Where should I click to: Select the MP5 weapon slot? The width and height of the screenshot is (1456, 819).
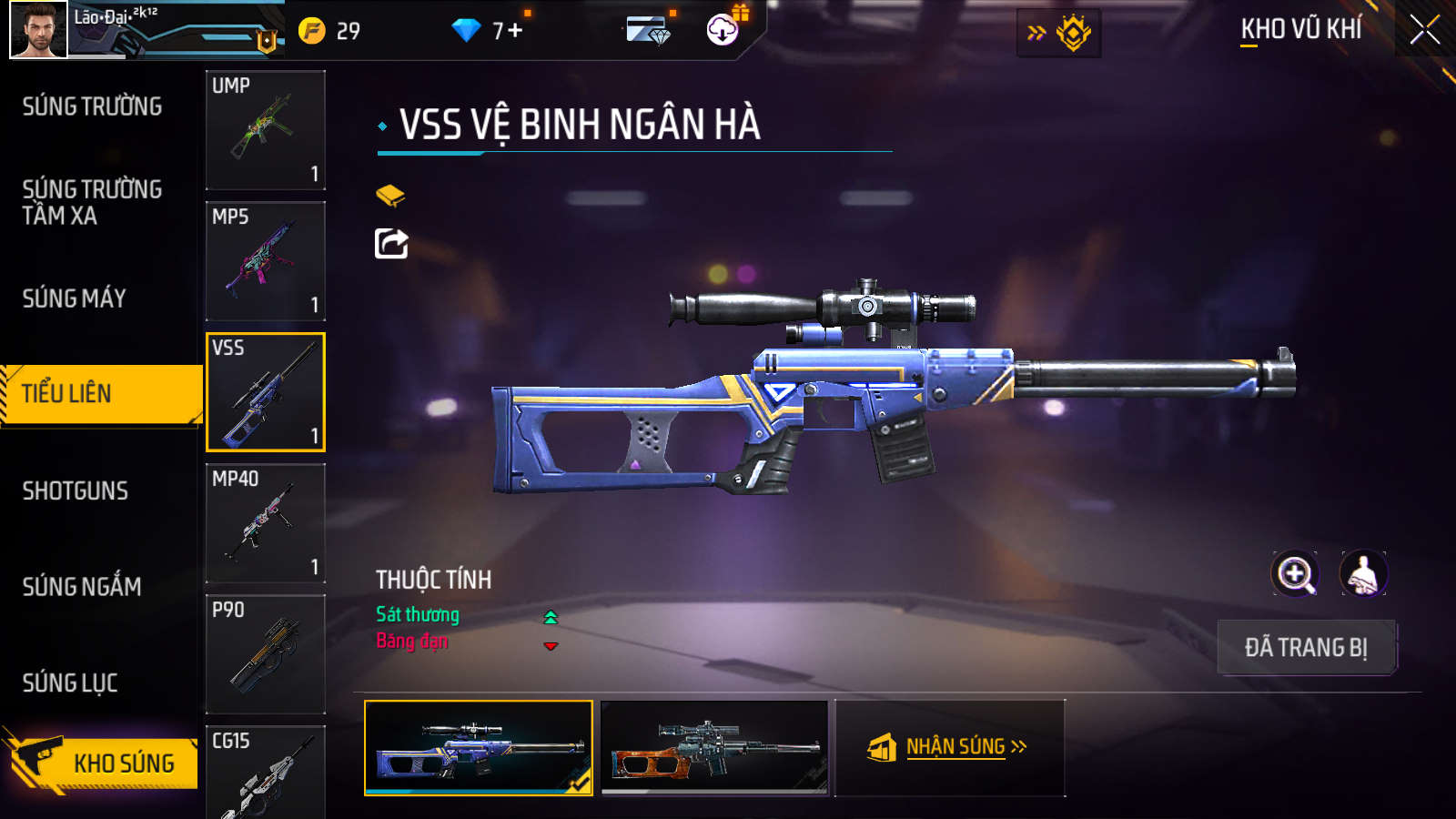pyautogui.click(x=265, y=261)
